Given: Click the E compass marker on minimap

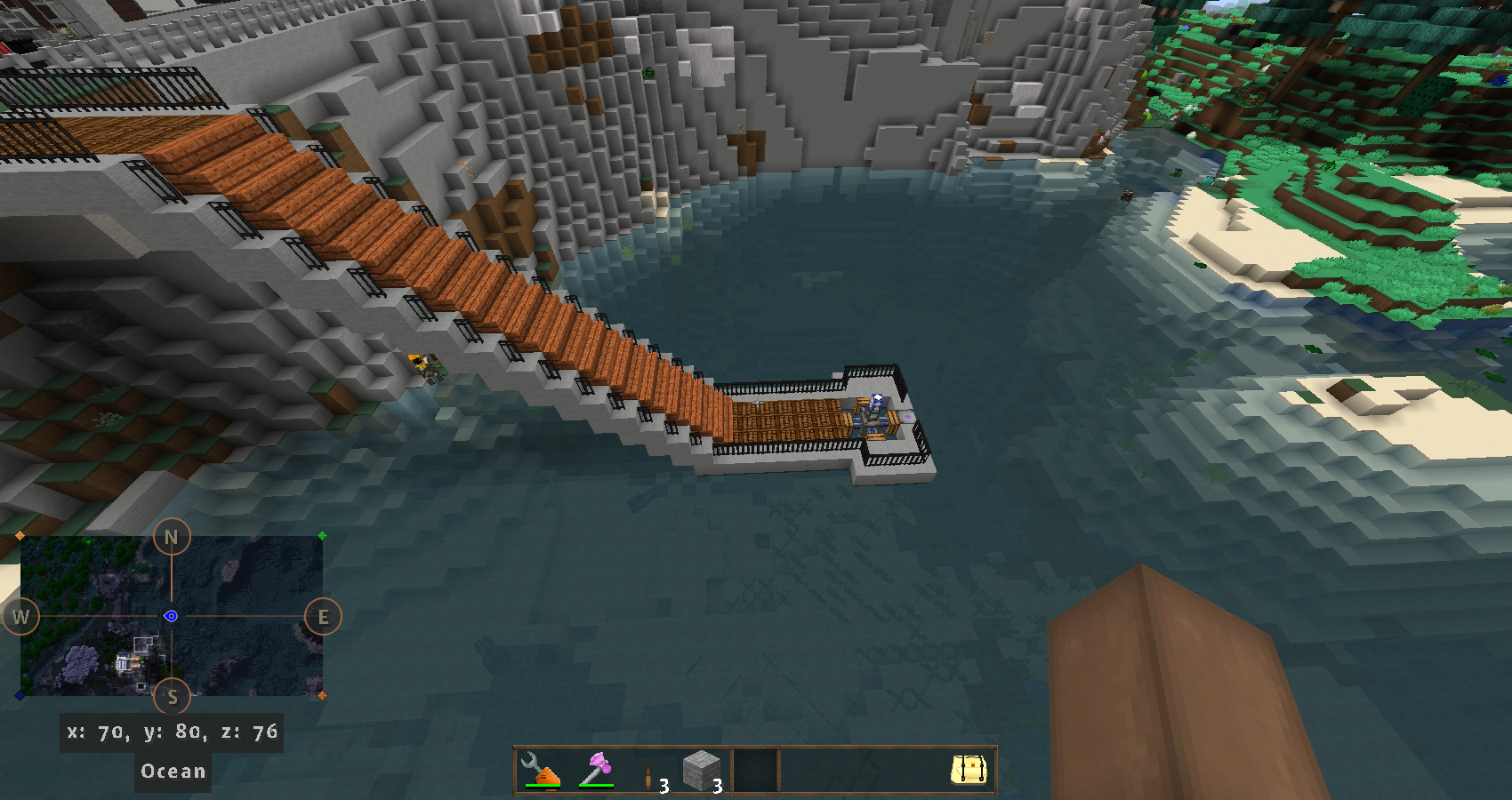Looking at the screenshot, I should 323,617.
